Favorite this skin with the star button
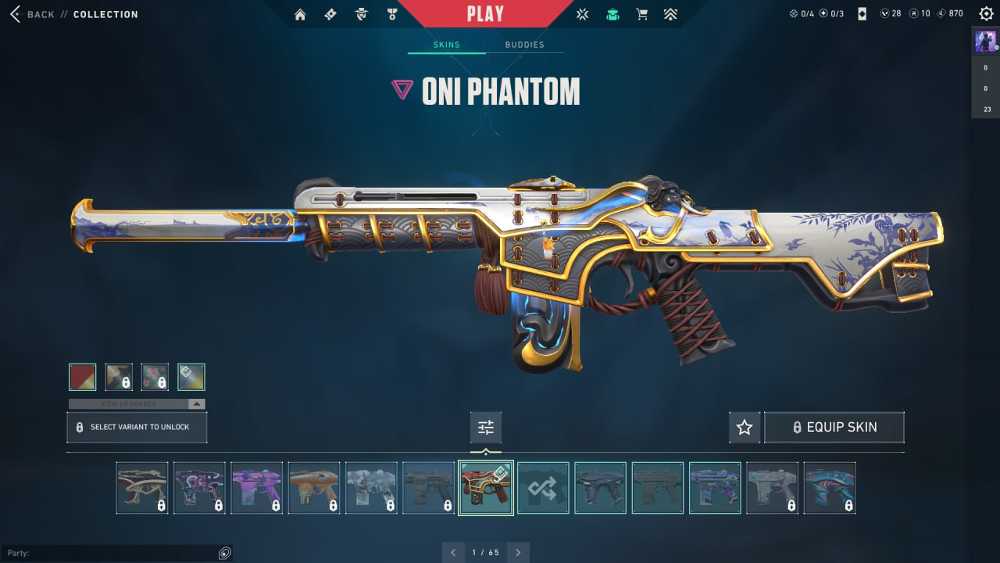 tap(744, 427)
